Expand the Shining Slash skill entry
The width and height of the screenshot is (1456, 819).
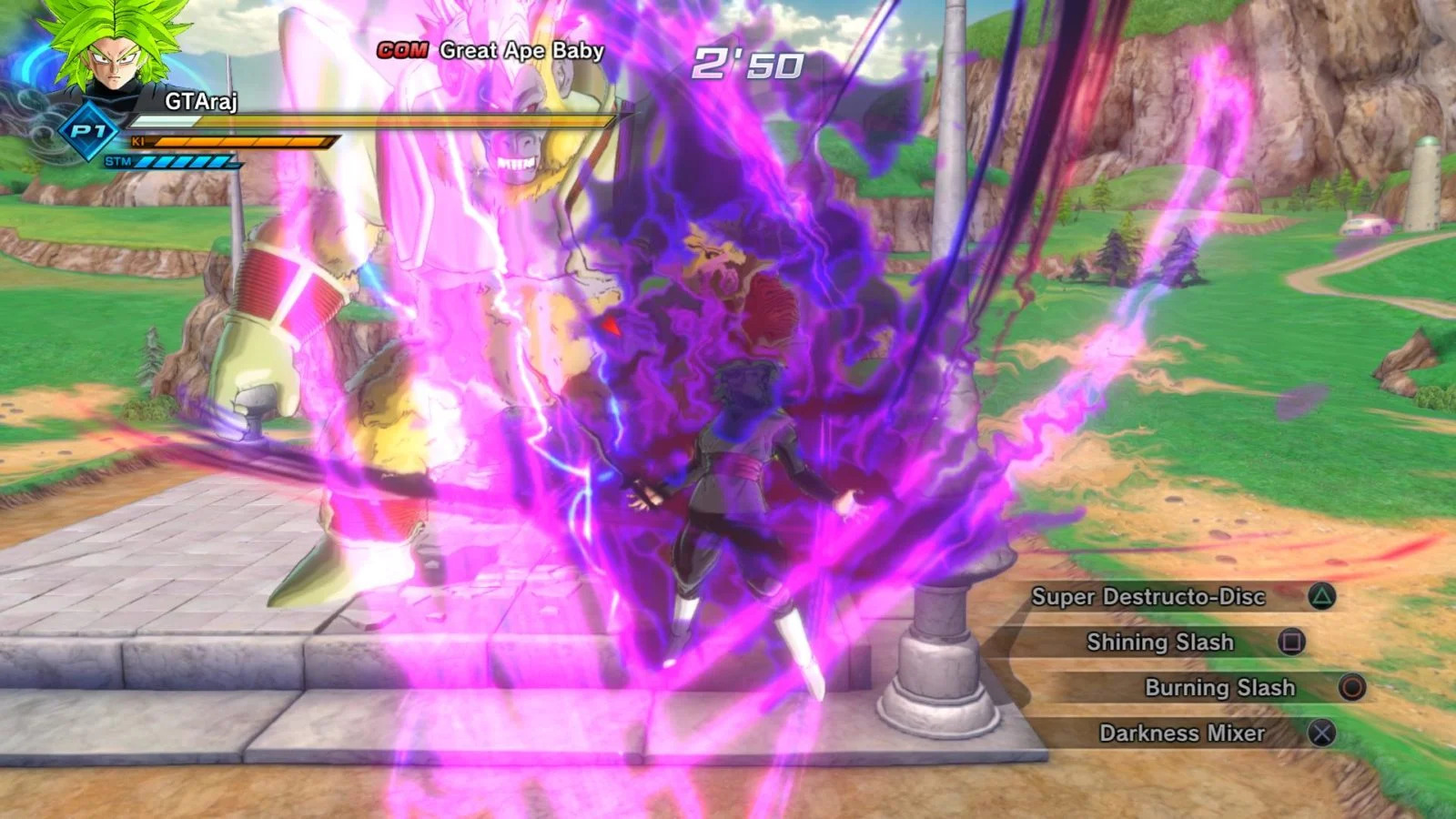tap(1160, 642)
